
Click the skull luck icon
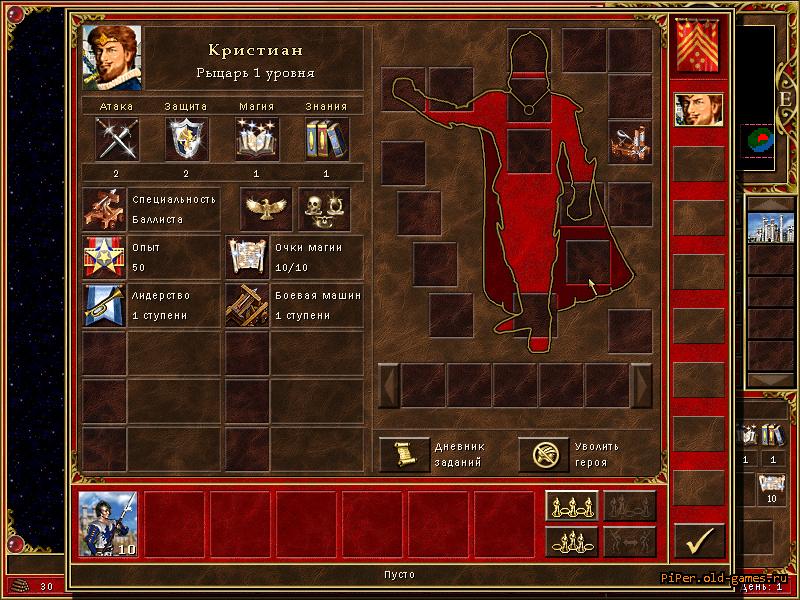(x=325, y=209)
